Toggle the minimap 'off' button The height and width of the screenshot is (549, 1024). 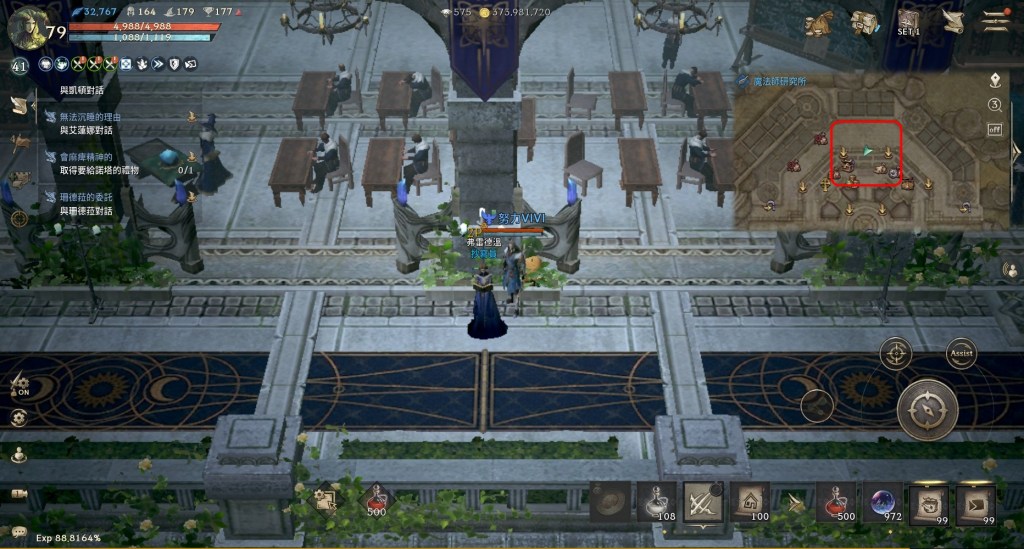point(995,128)
